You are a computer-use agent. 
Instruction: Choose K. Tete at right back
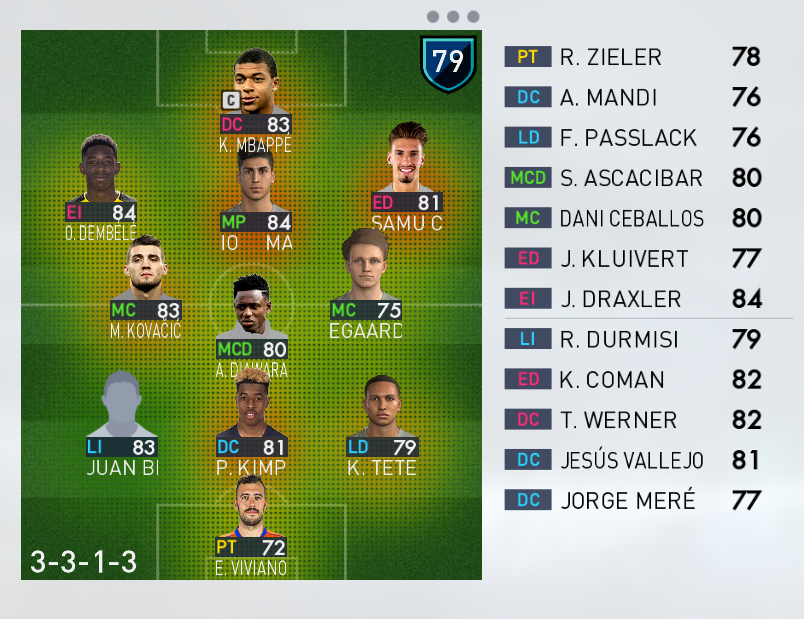[381, 426]
